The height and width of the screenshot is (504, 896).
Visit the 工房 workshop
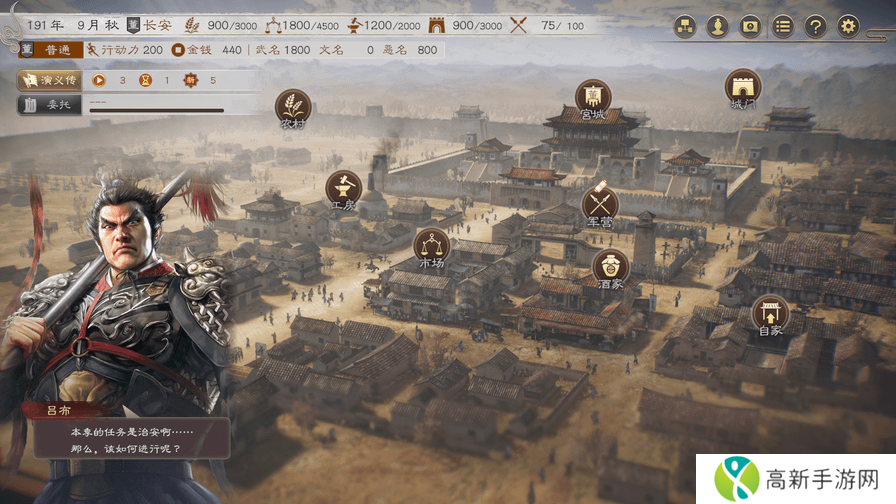click(343, 188)
